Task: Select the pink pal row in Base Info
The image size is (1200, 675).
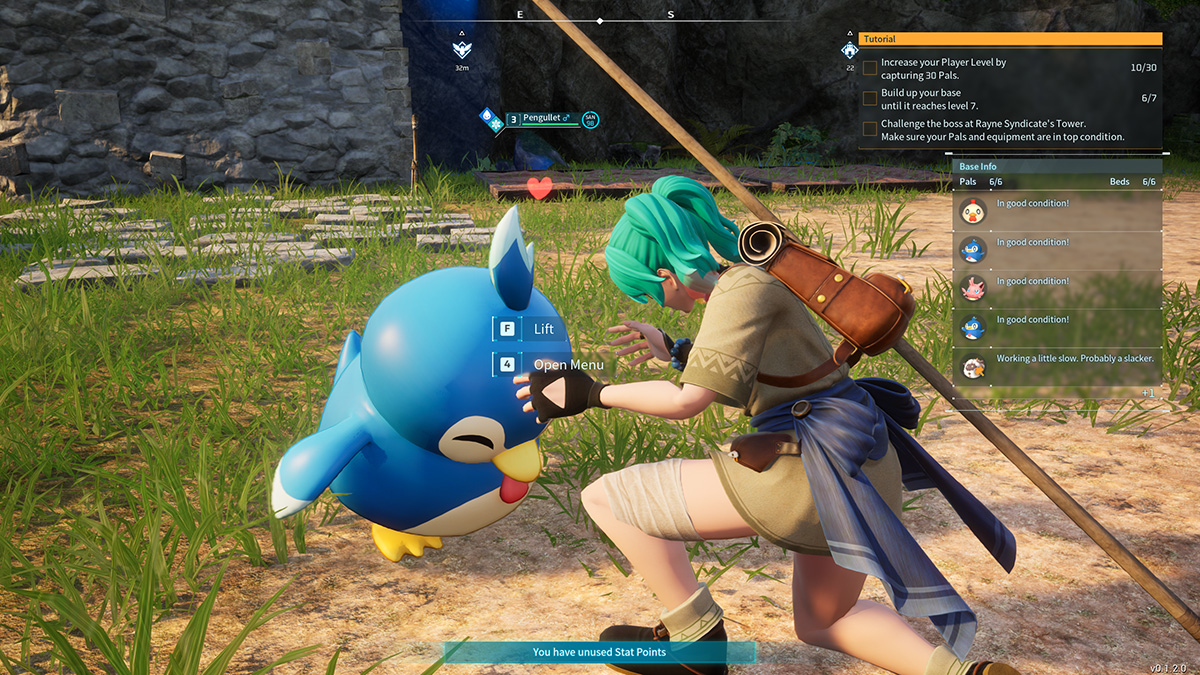Action: 1056,289
